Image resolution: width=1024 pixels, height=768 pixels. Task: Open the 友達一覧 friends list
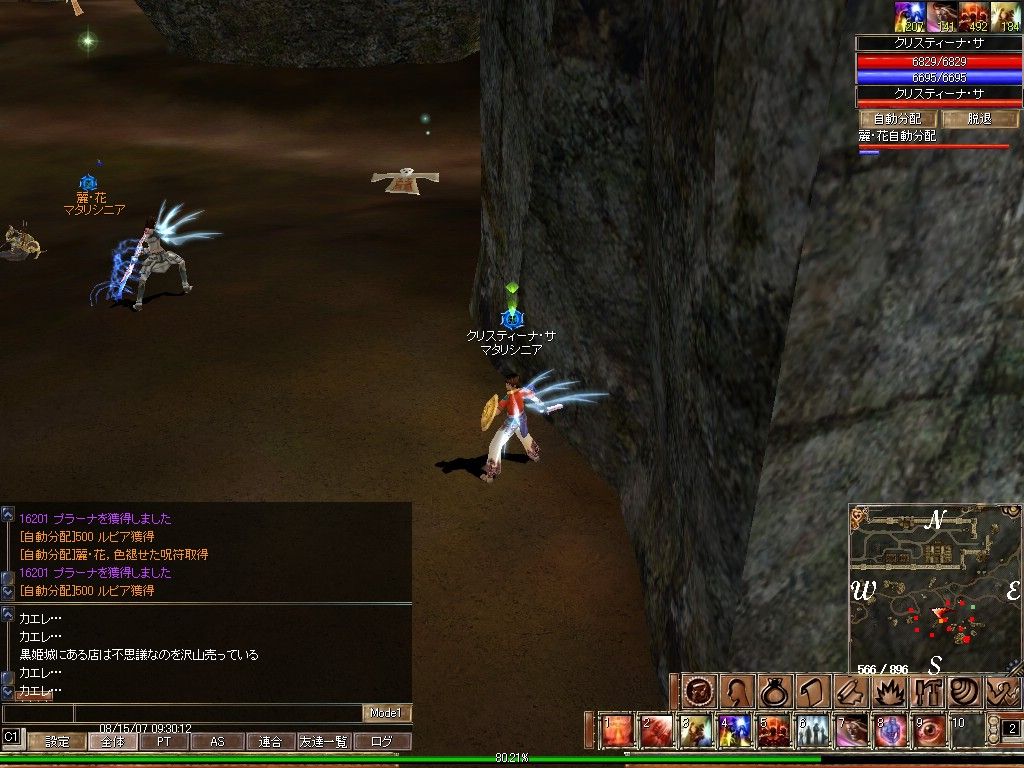click(324, 742)
